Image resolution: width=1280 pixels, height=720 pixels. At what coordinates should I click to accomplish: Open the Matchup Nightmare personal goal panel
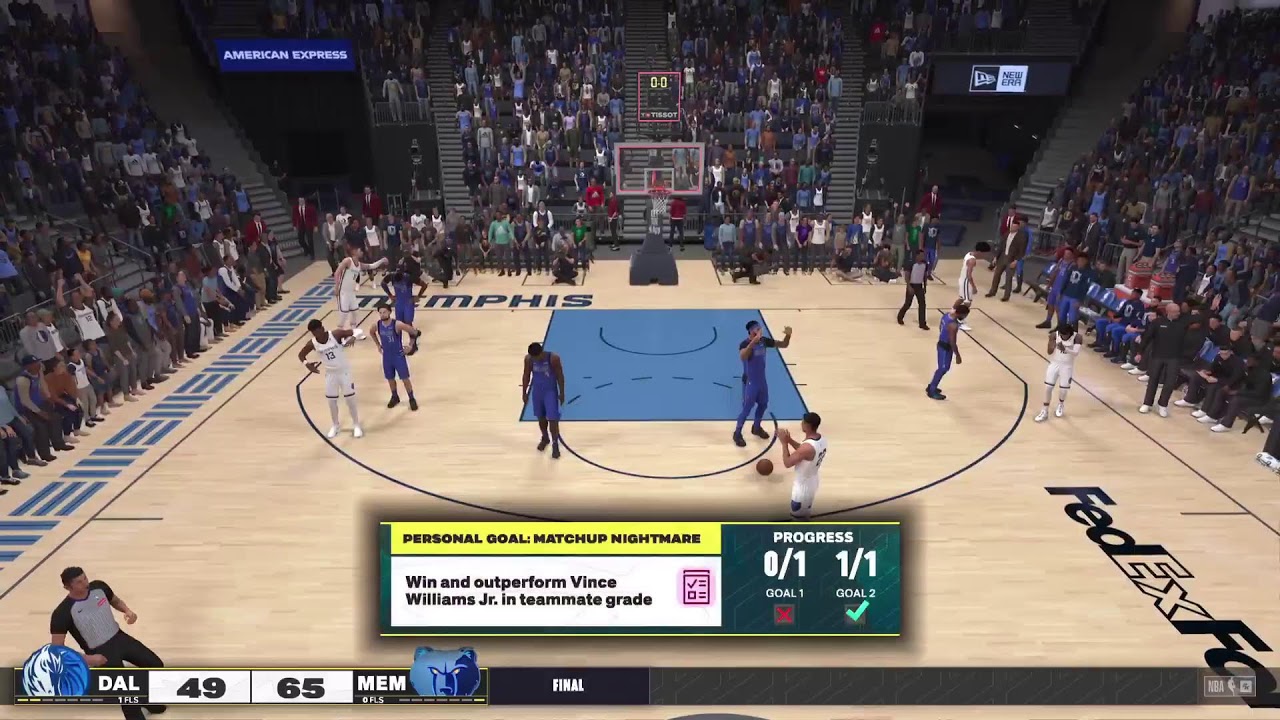coord(554,539)
